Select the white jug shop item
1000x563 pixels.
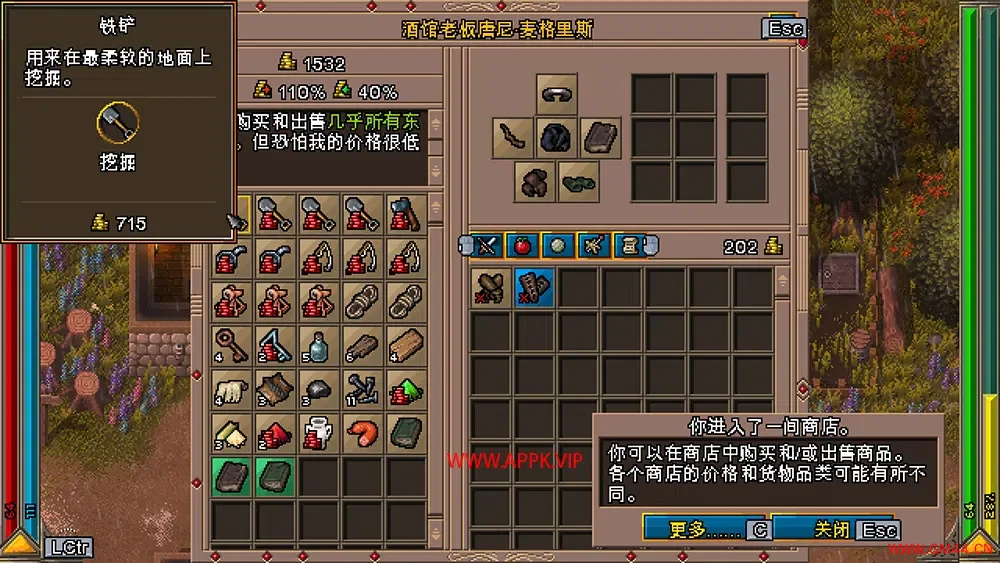[319, 433]
